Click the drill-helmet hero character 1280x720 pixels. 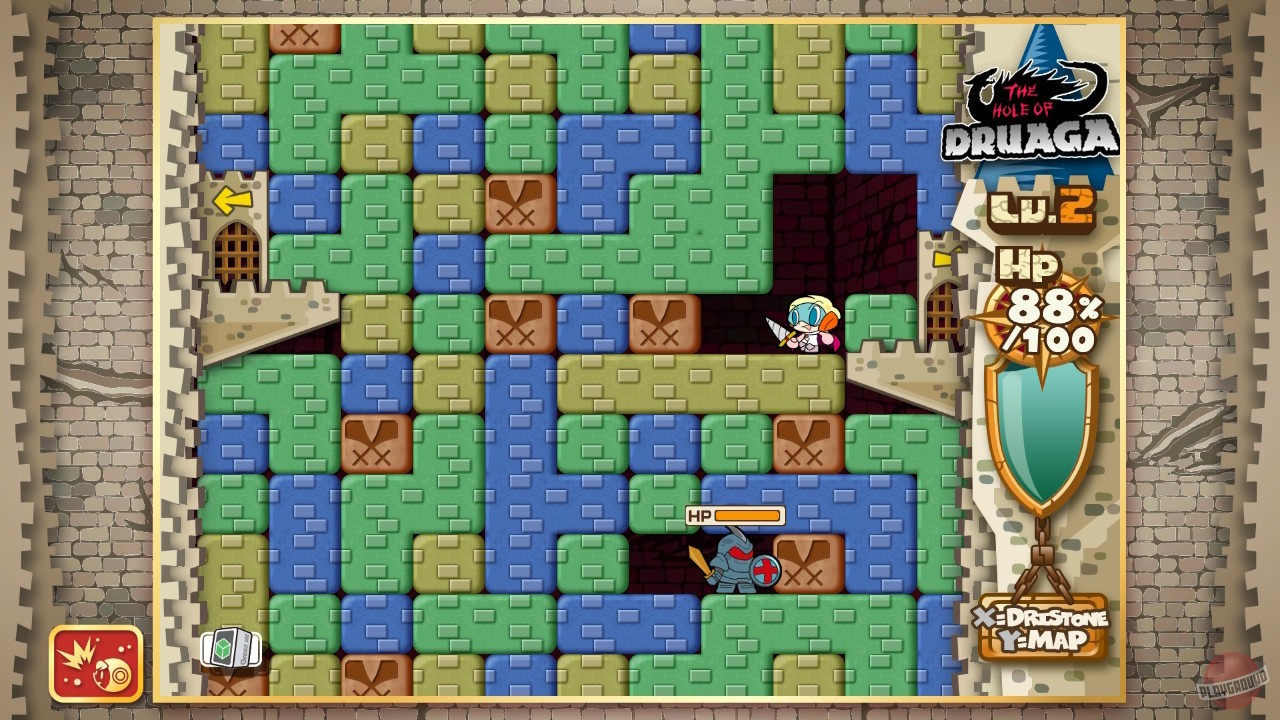pos(810,325)
